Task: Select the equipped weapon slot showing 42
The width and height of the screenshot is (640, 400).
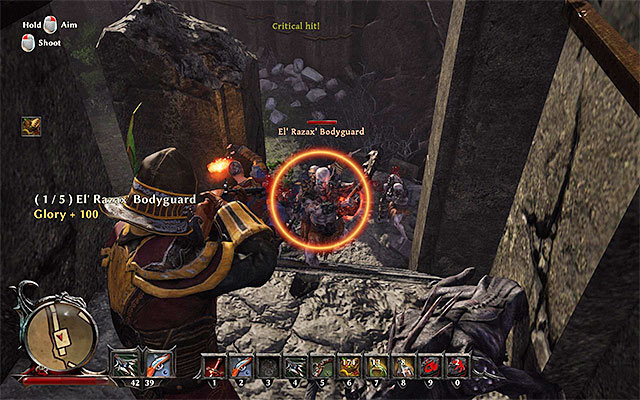Action: pyautogui.click(x=127, y=364)
